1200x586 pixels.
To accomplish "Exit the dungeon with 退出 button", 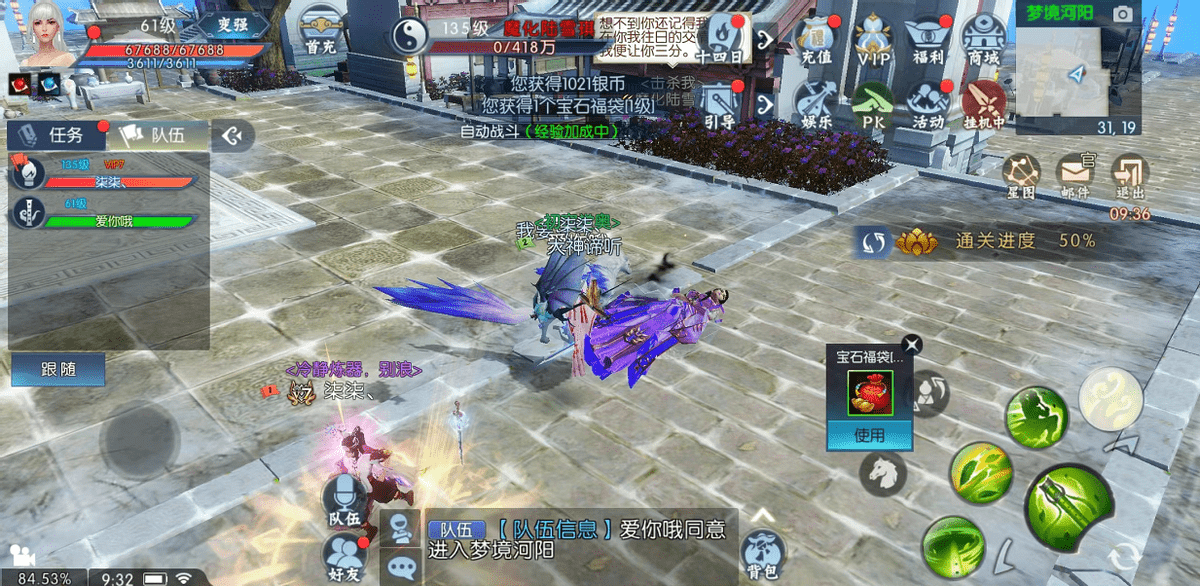I will point(1130,176).
